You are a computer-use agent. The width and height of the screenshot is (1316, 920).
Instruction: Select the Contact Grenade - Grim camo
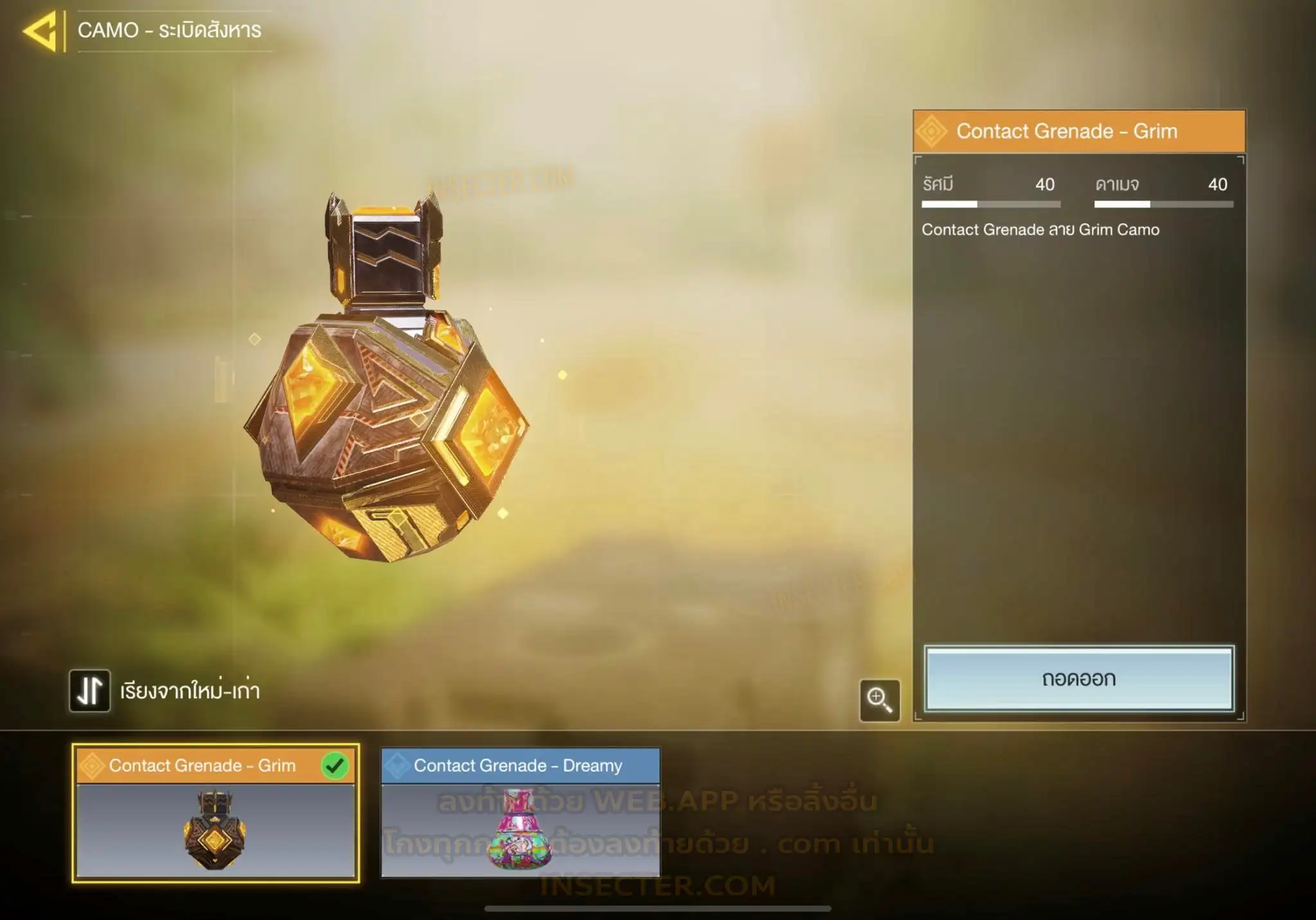(x=215, y=813)
